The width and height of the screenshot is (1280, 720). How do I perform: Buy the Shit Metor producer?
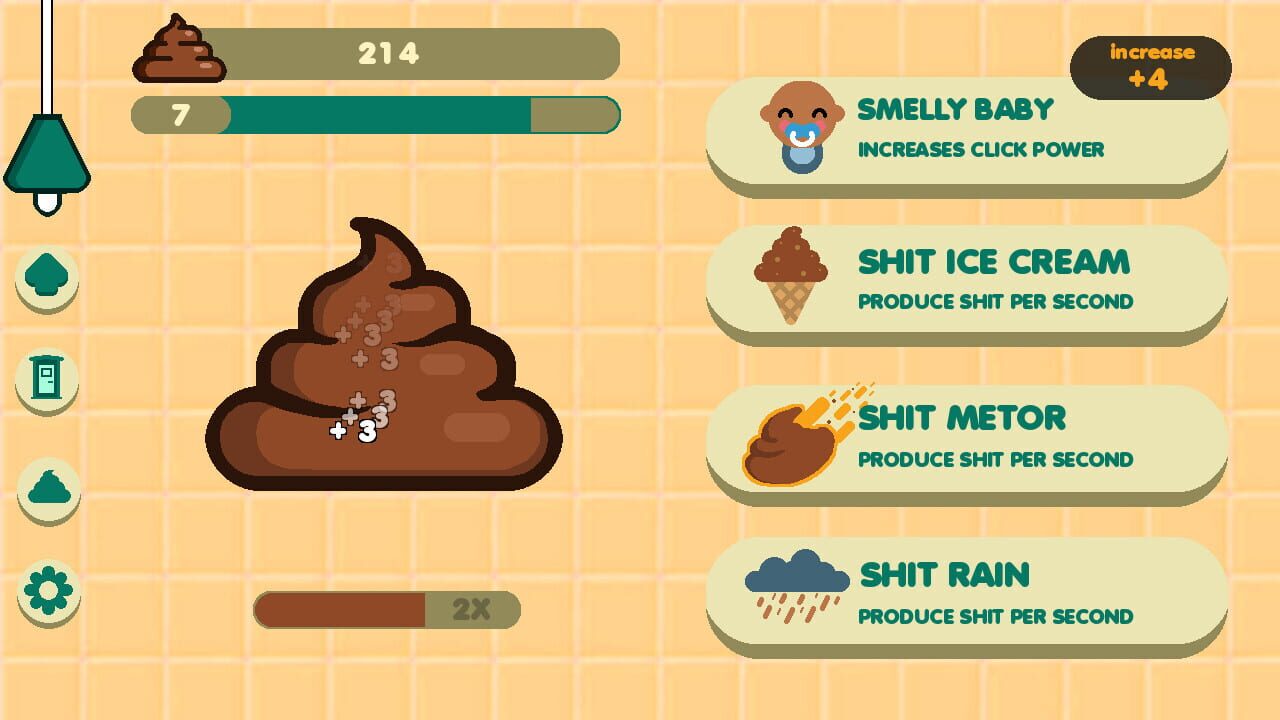(x=975, y=440)
